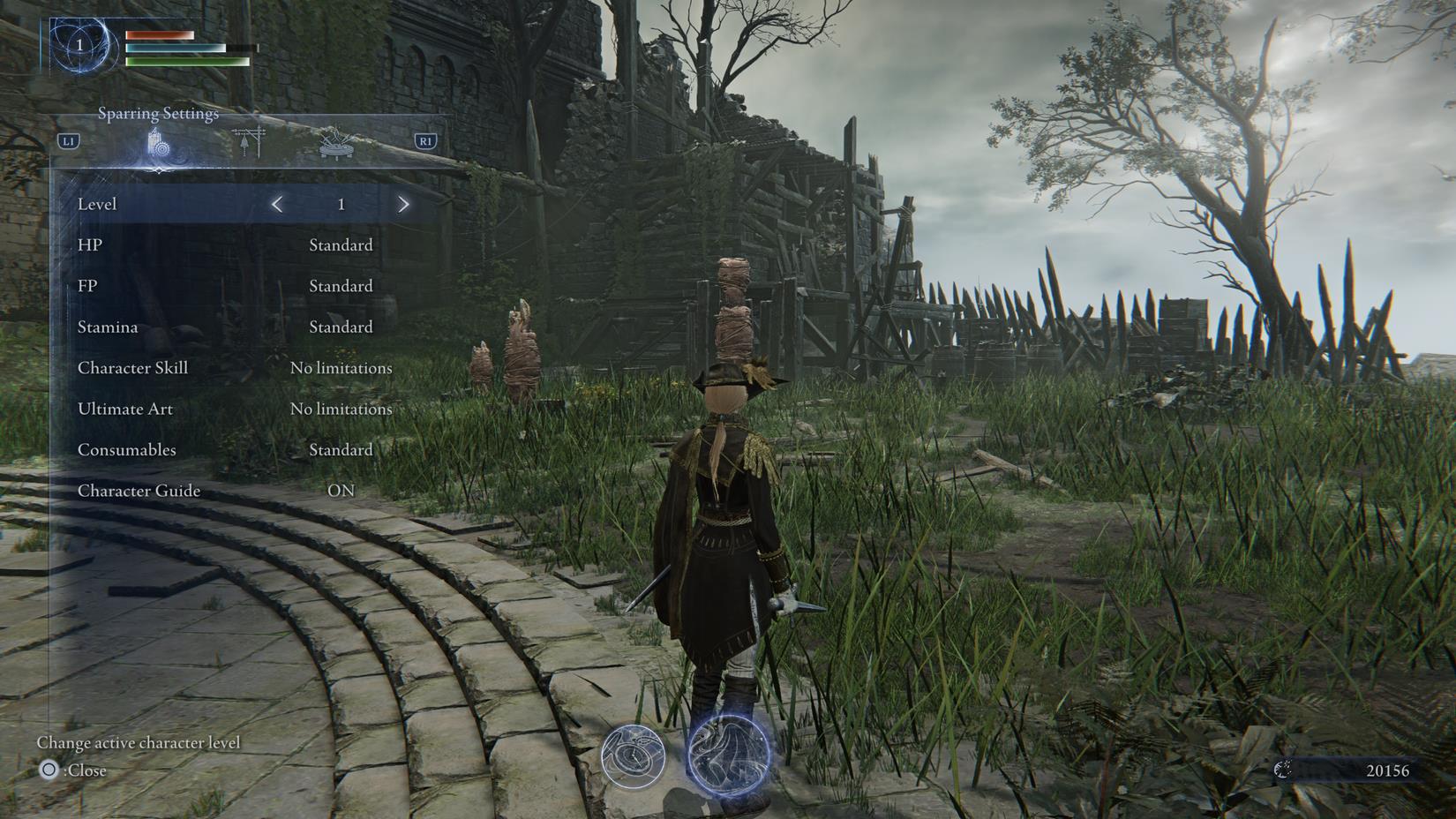This screenshot has width=1456, height=819.
Task: Click the right arrow to increase Level
Action: click(x=403, y=204)
